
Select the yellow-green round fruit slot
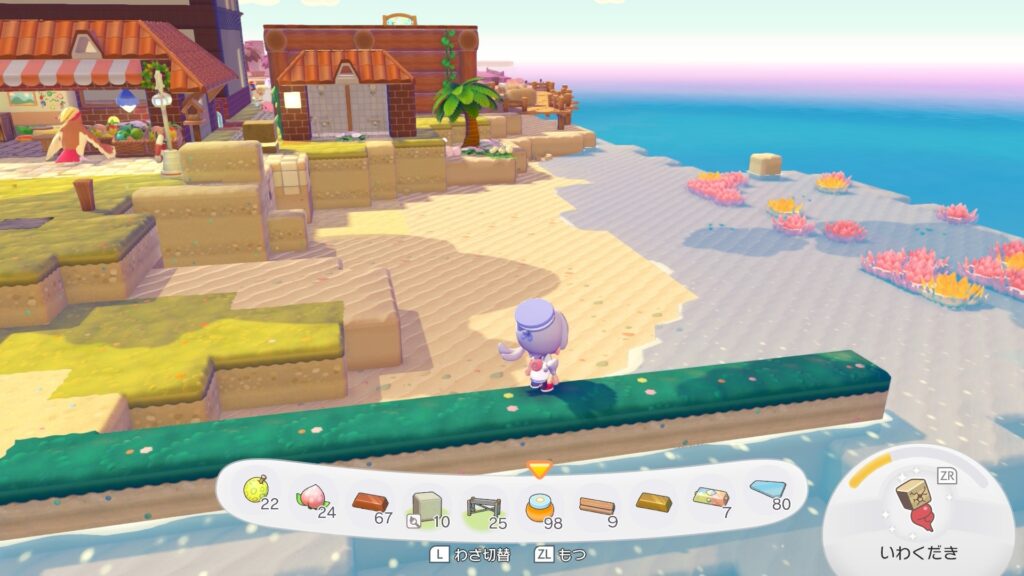click(257, 491)
